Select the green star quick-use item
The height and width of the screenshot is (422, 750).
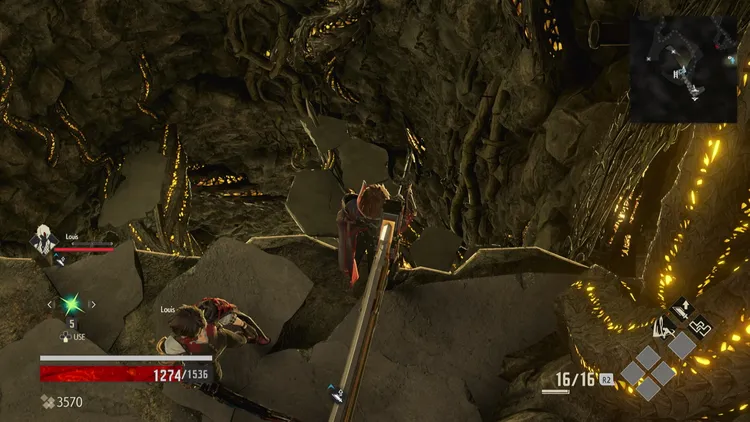(71, 303)
